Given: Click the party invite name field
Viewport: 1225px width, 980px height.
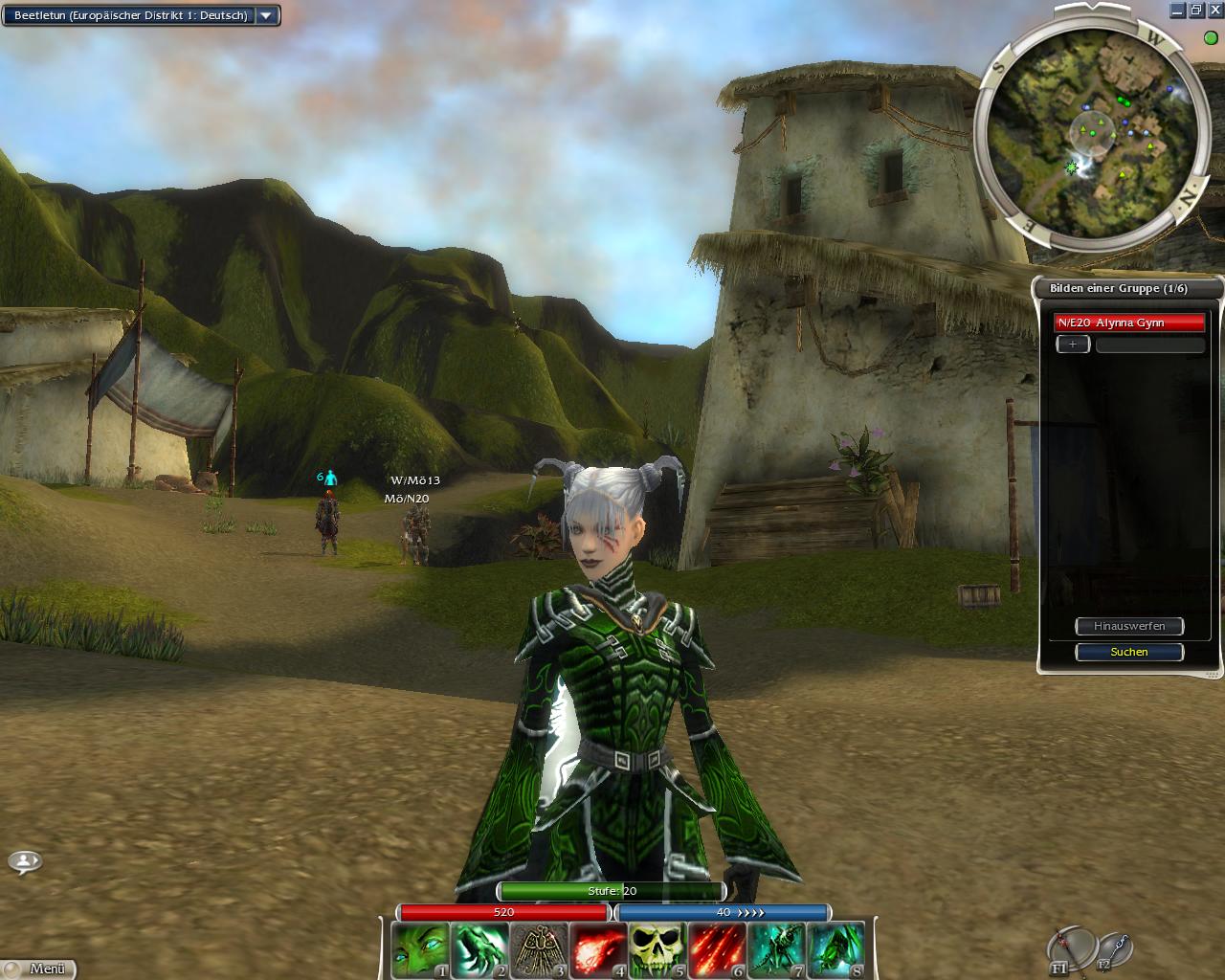Looking at the screenshot, I should (1149, 345).
